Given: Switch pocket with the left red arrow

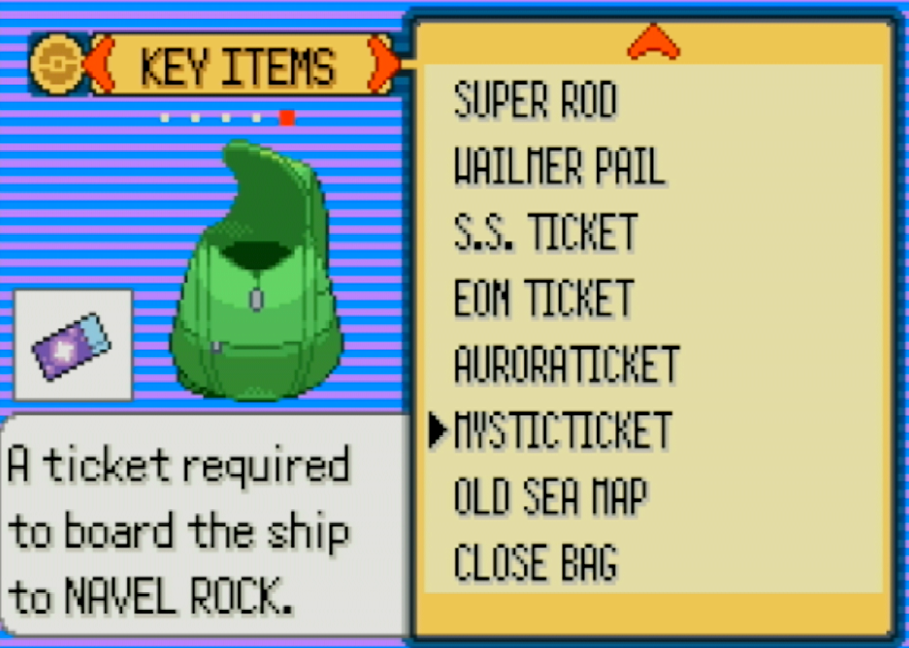Looking at the screenshot, I should pos(98,63).
